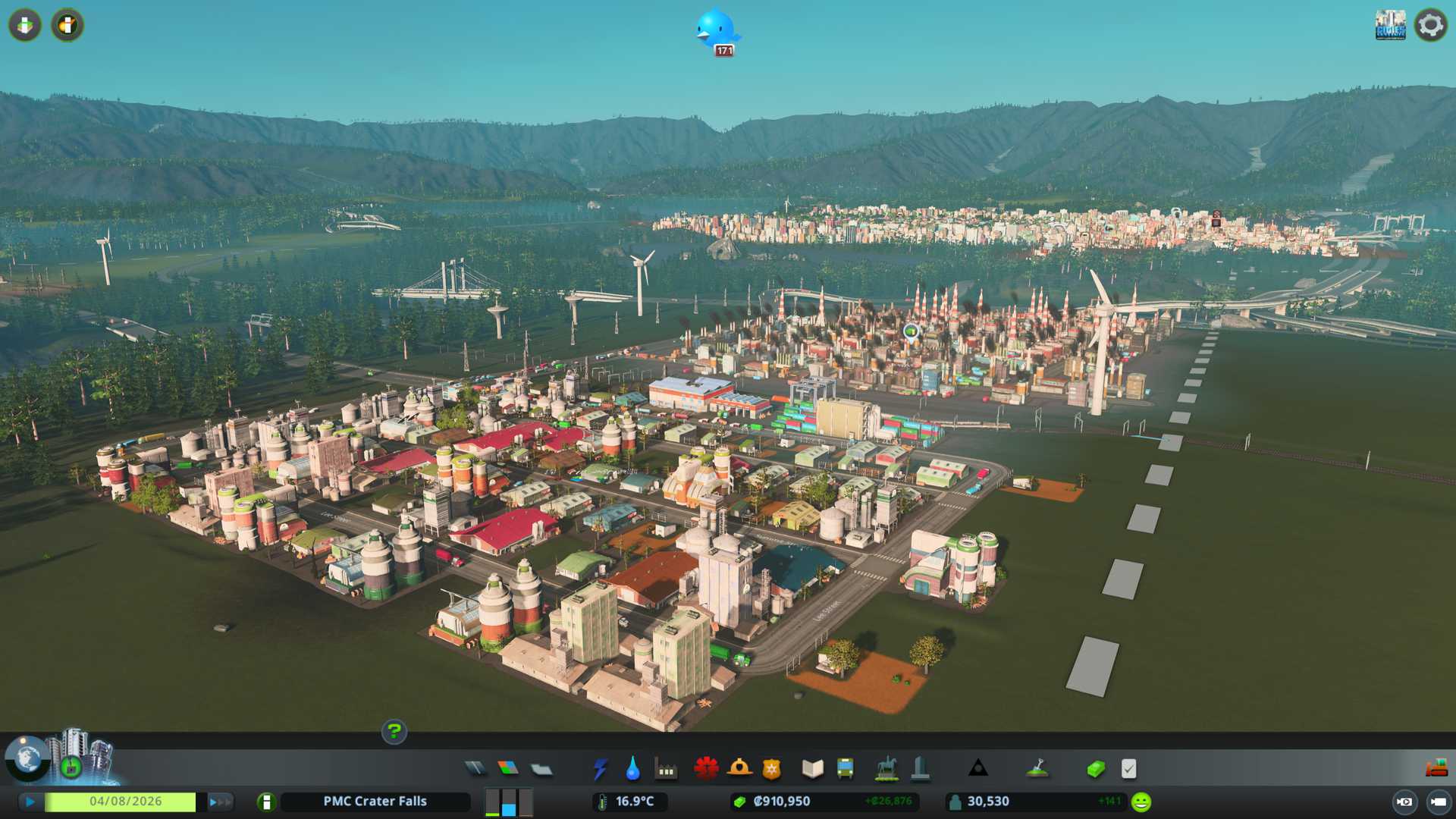Open the Policies checkmark panel
Image resolution: width=1456 pixels, height=819 pixels.
click(x=1128, y=769)
